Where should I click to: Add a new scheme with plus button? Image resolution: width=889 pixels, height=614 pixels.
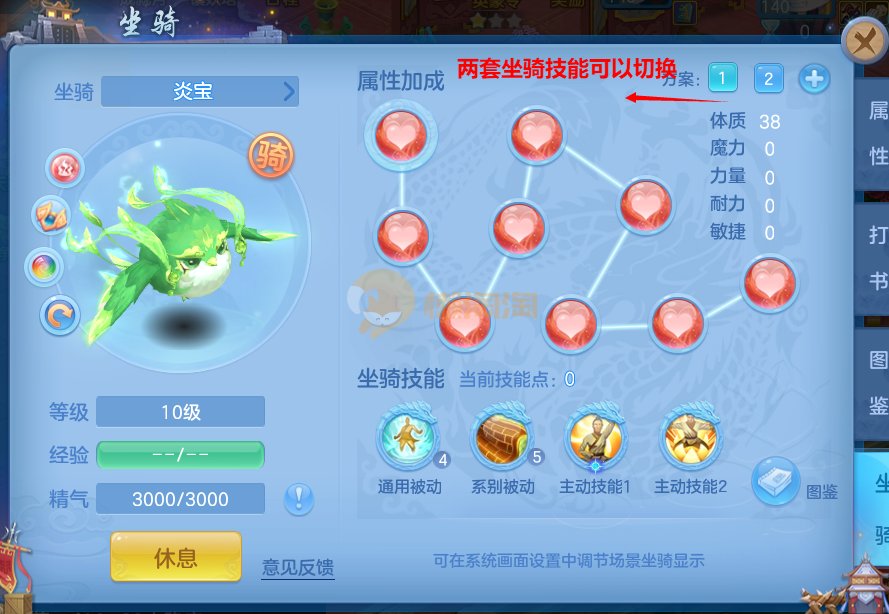coord(814,77)
